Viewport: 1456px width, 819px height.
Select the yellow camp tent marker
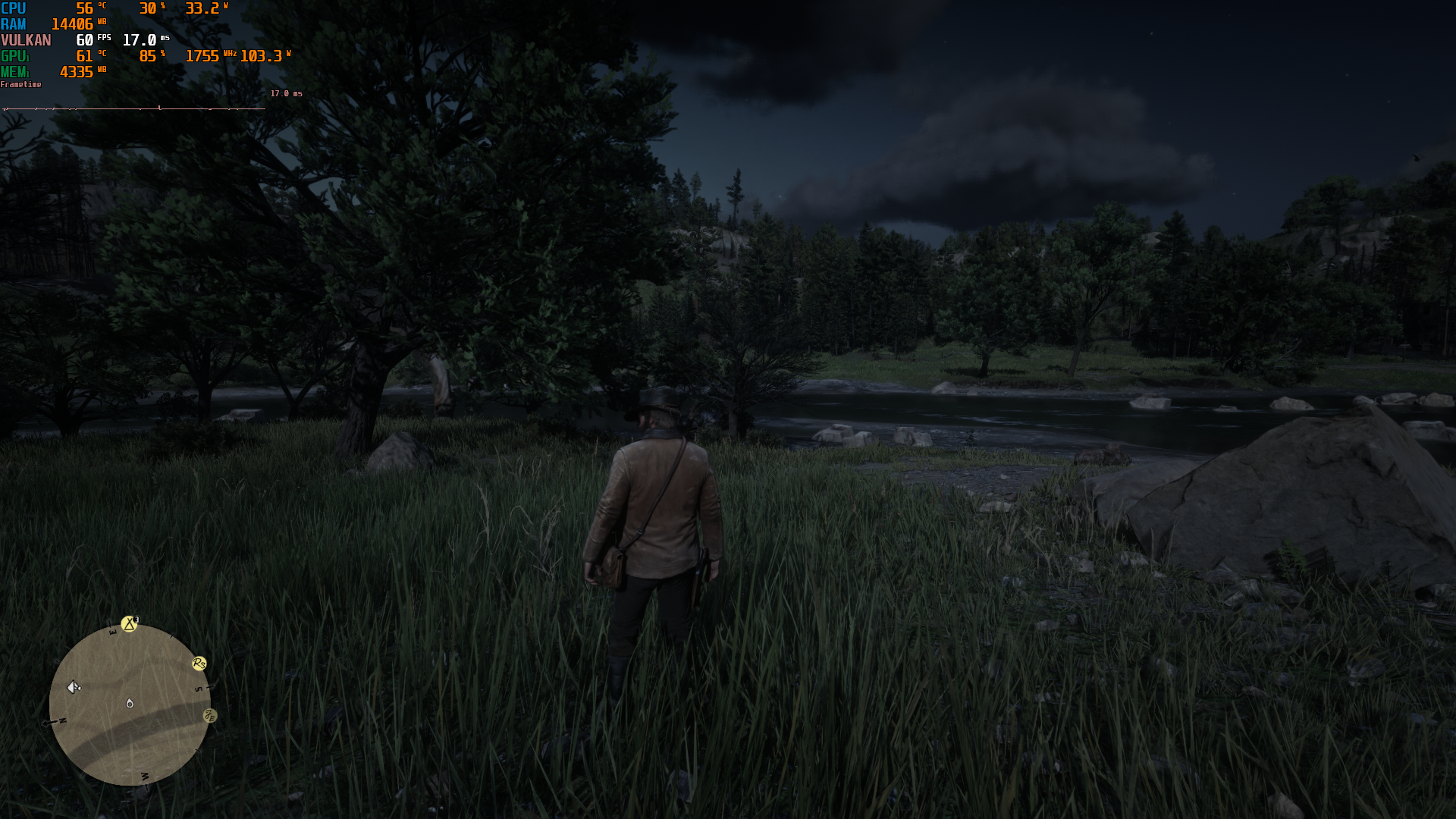point(130,623)
